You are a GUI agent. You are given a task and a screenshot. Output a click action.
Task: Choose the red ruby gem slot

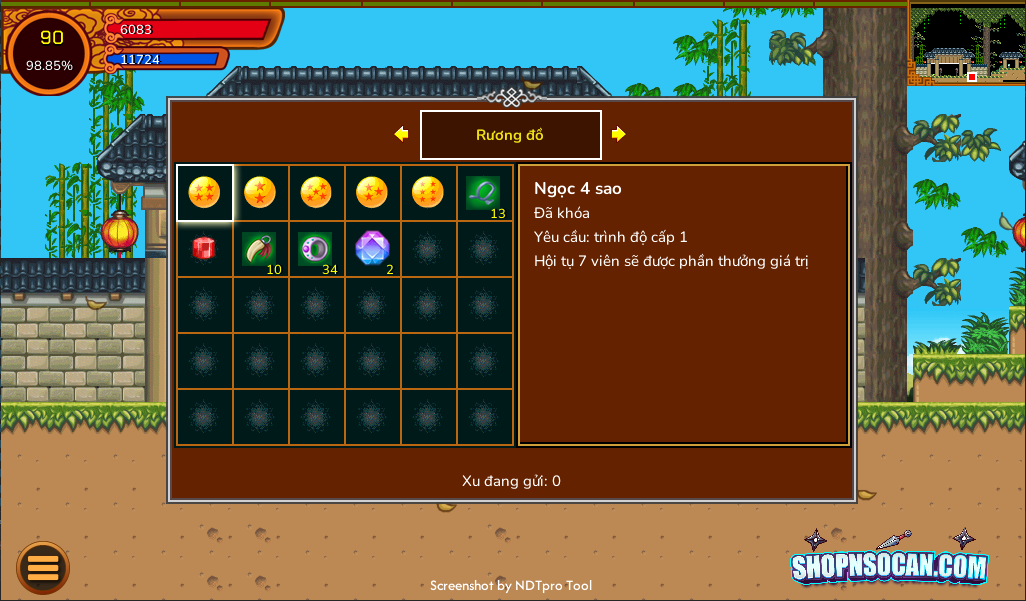point(204,249)
